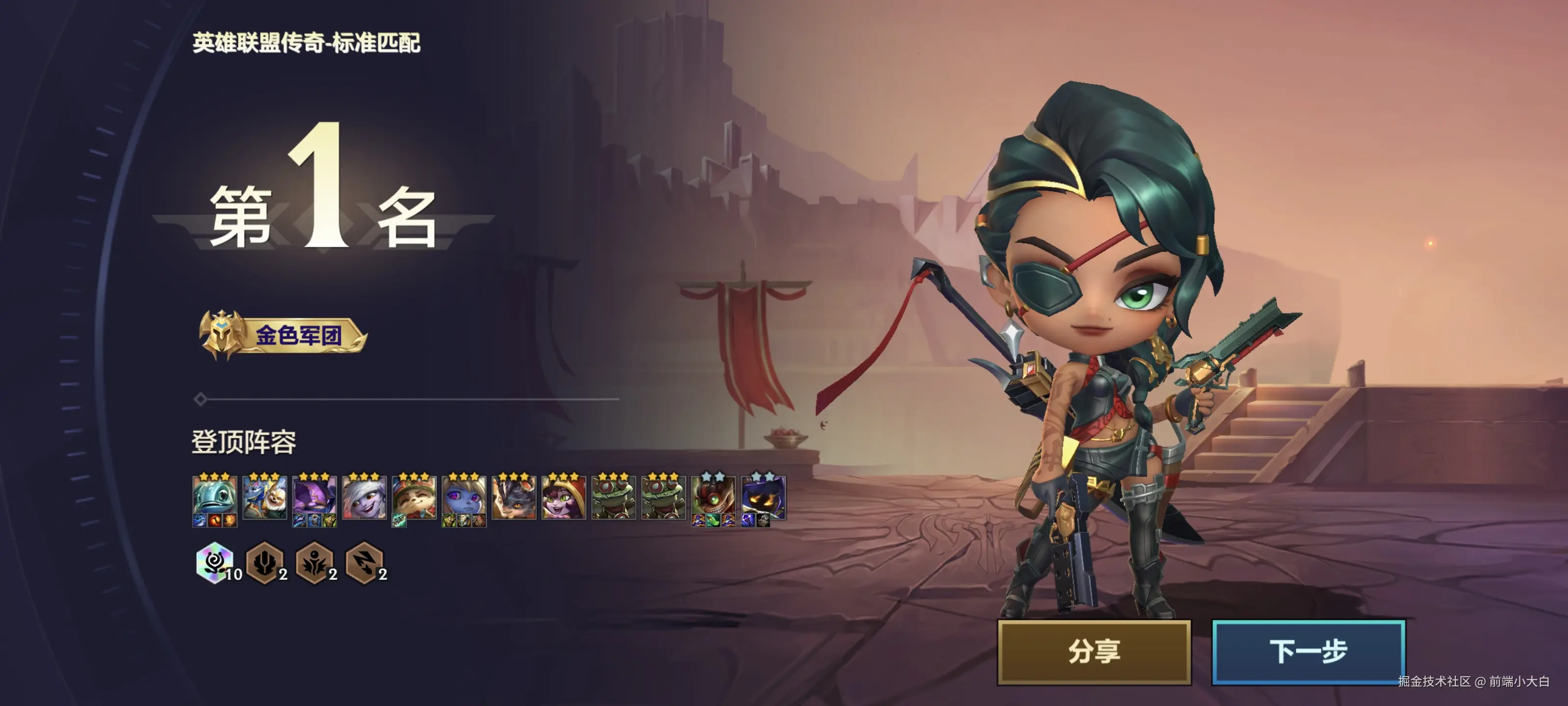
Task: Select the two-star Veigar portrait
Action: (763, 497)
